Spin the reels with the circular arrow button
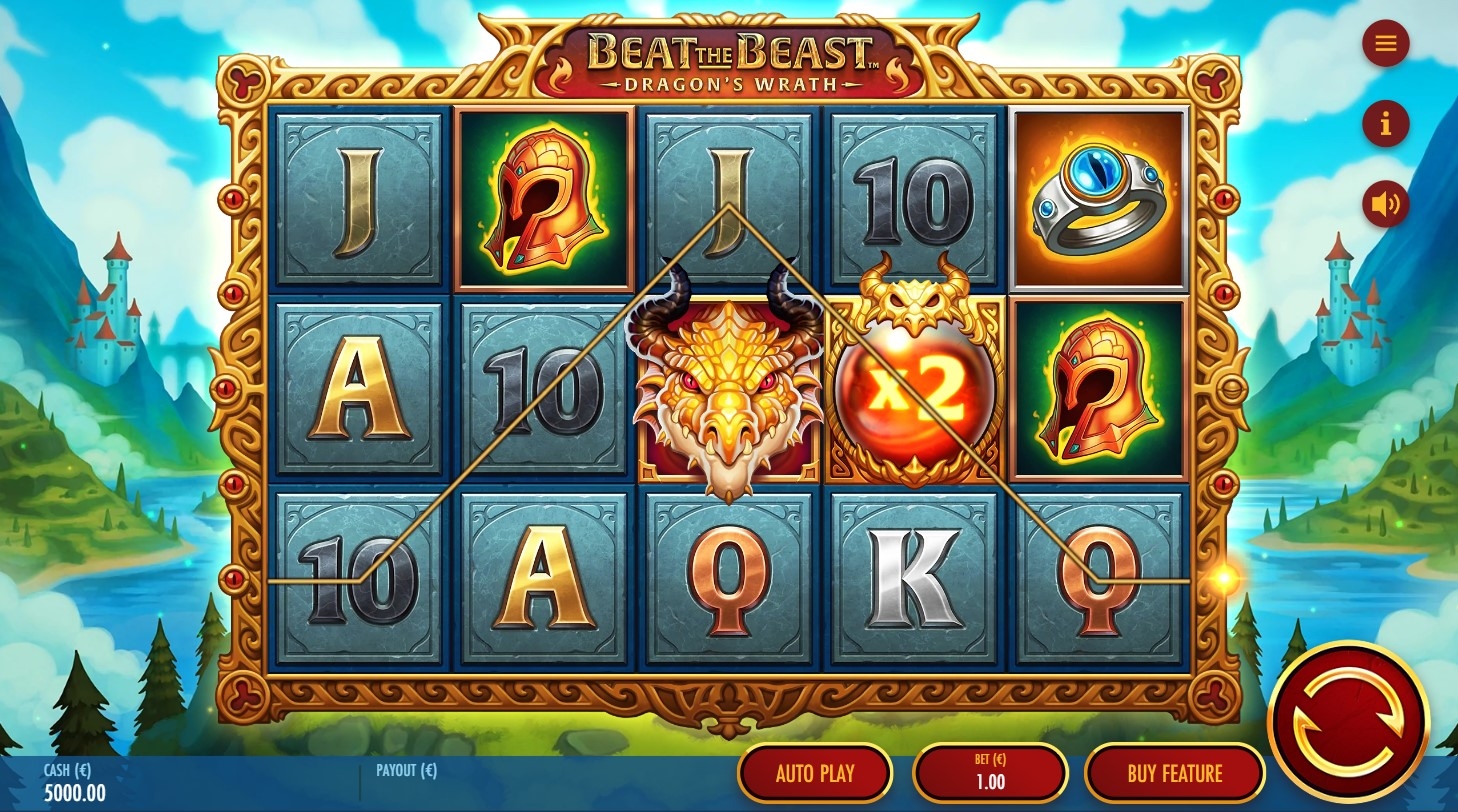1458x812 pixels. coord(1348,722)
